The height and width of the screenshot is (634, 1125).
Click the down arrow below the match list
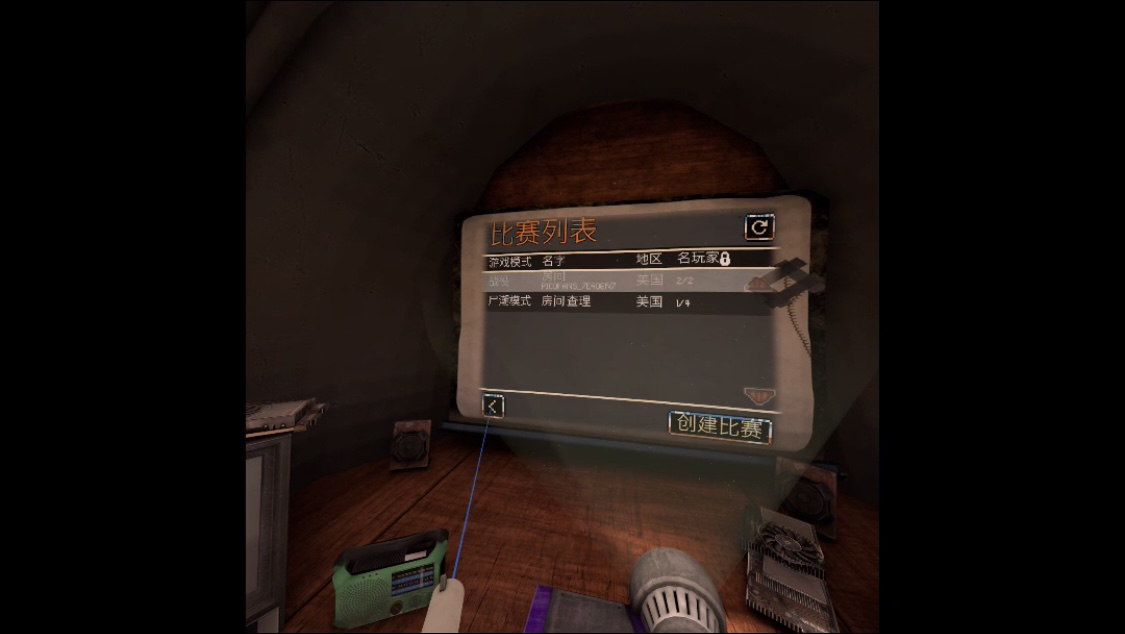pyautogui.click(x=759, y=396)
